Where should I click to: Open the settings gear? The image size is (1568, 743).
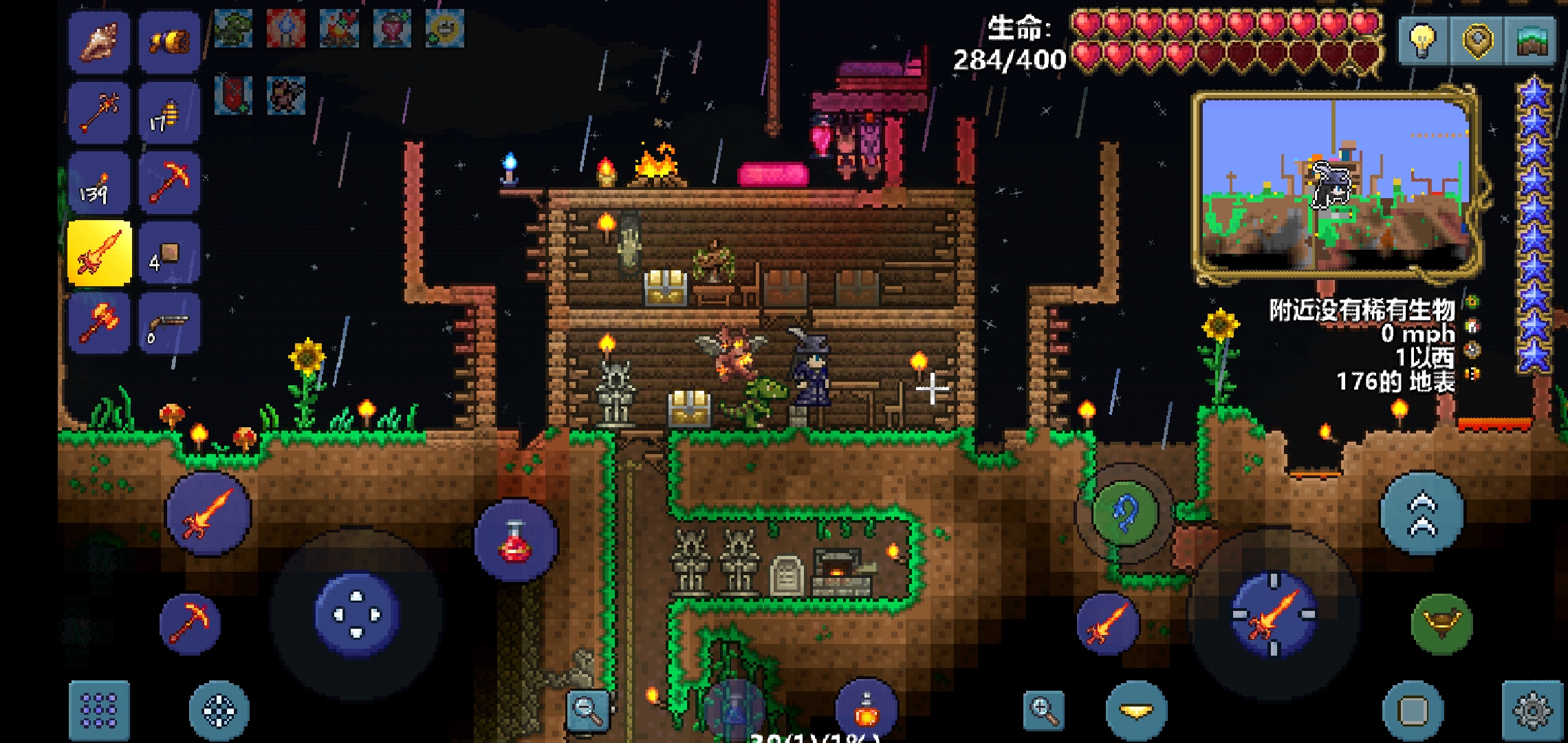click(x=1532, y=711)
